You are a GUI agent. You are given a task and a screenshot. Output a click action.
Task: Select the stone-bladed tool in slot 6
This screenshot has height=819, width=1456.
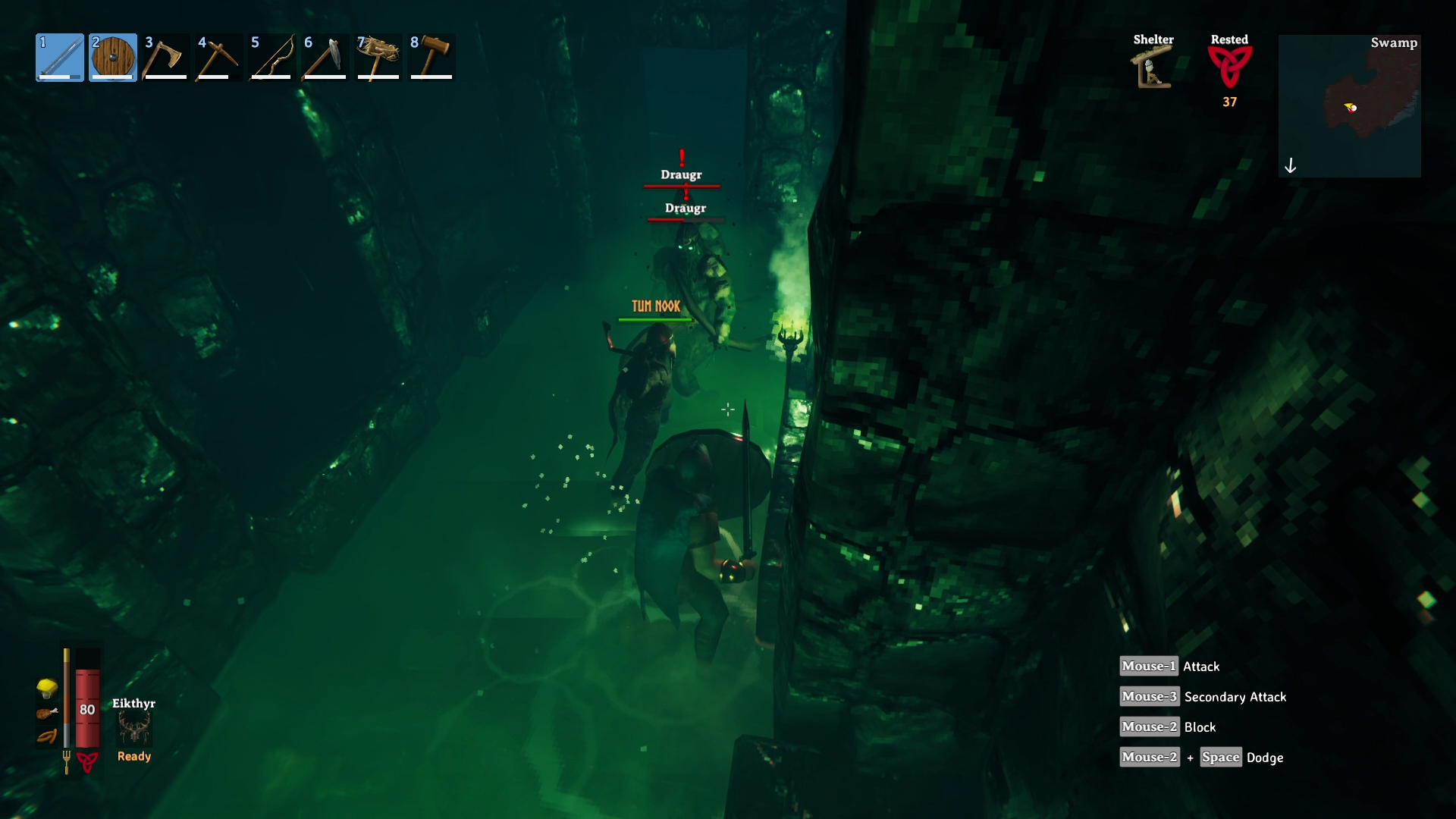click(325, 58)
